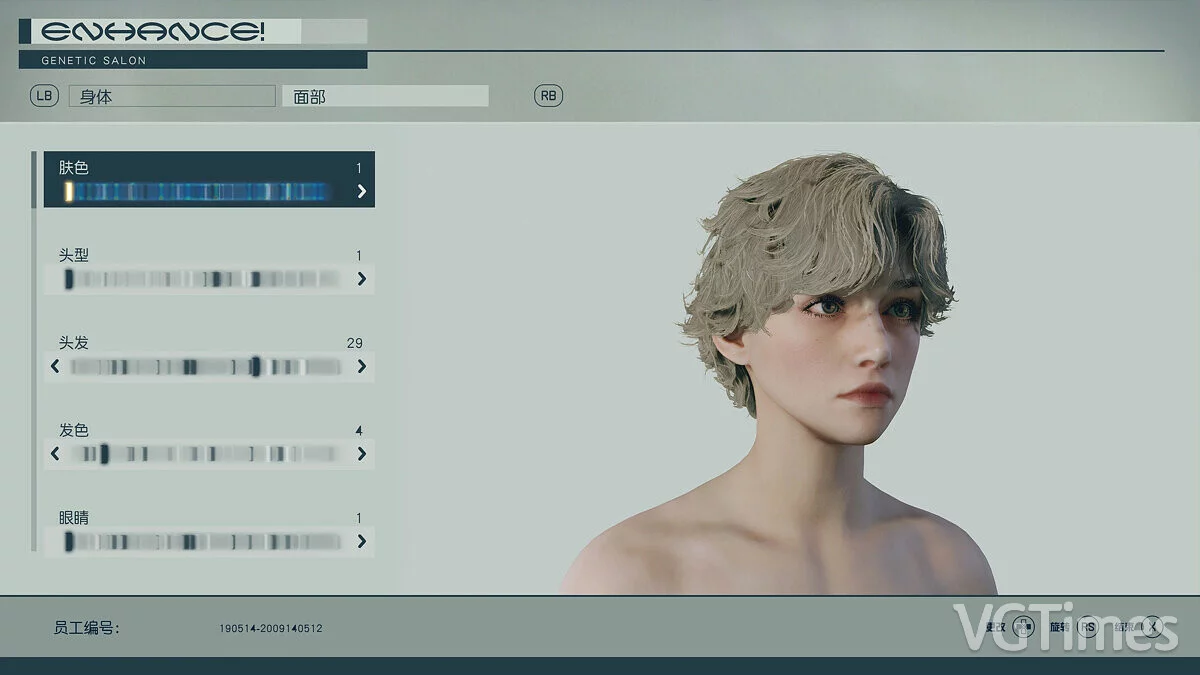Click right arrow on 头型 row
Image resolution: width=1200 pixels, height=675 pixels.
(x=361, y=279)
